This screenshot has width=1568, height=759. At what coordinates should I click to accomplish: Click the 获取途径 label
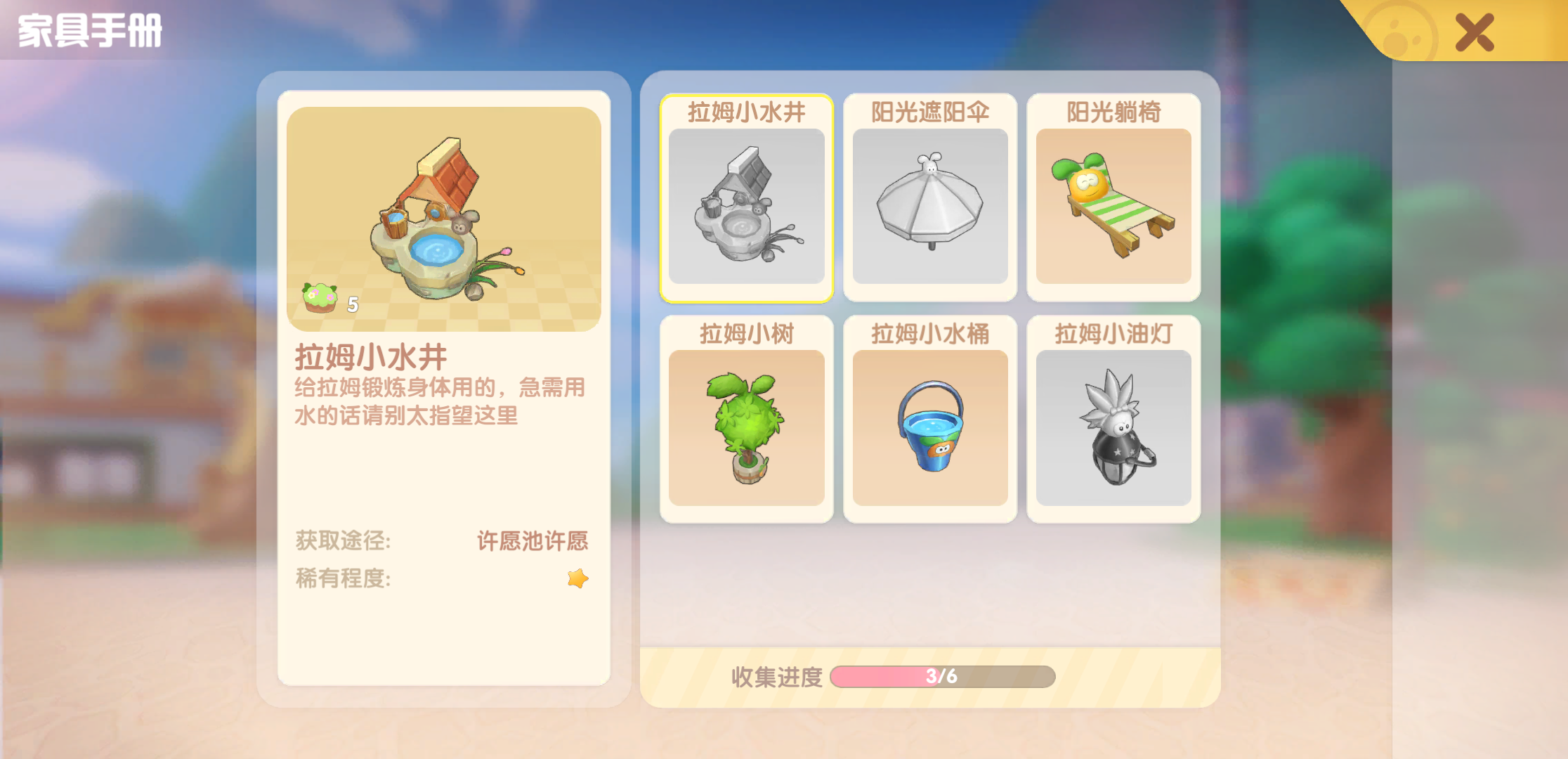pos(344,542)
